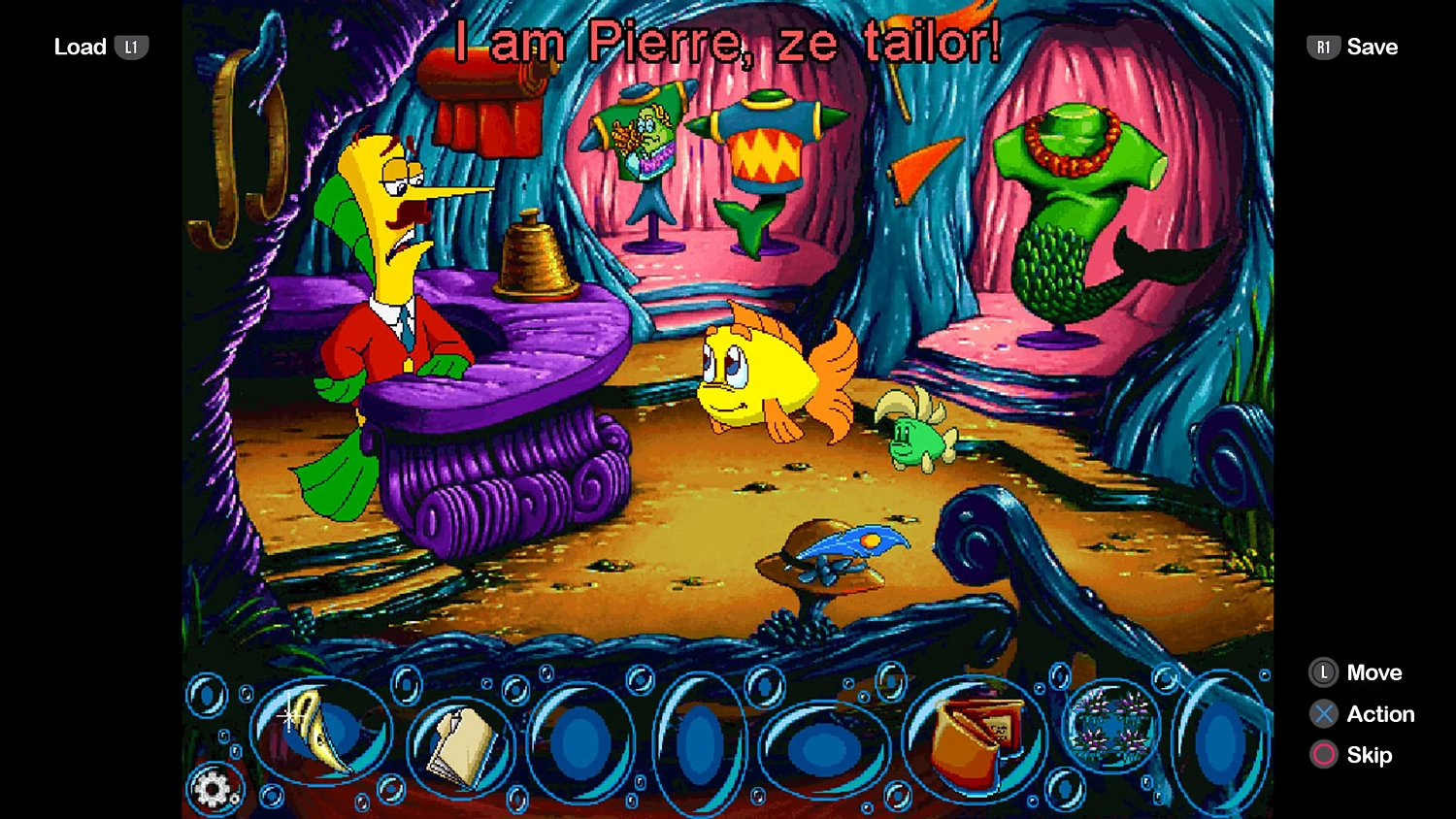Click Load to restore a saved game

[x=80, y=46]
